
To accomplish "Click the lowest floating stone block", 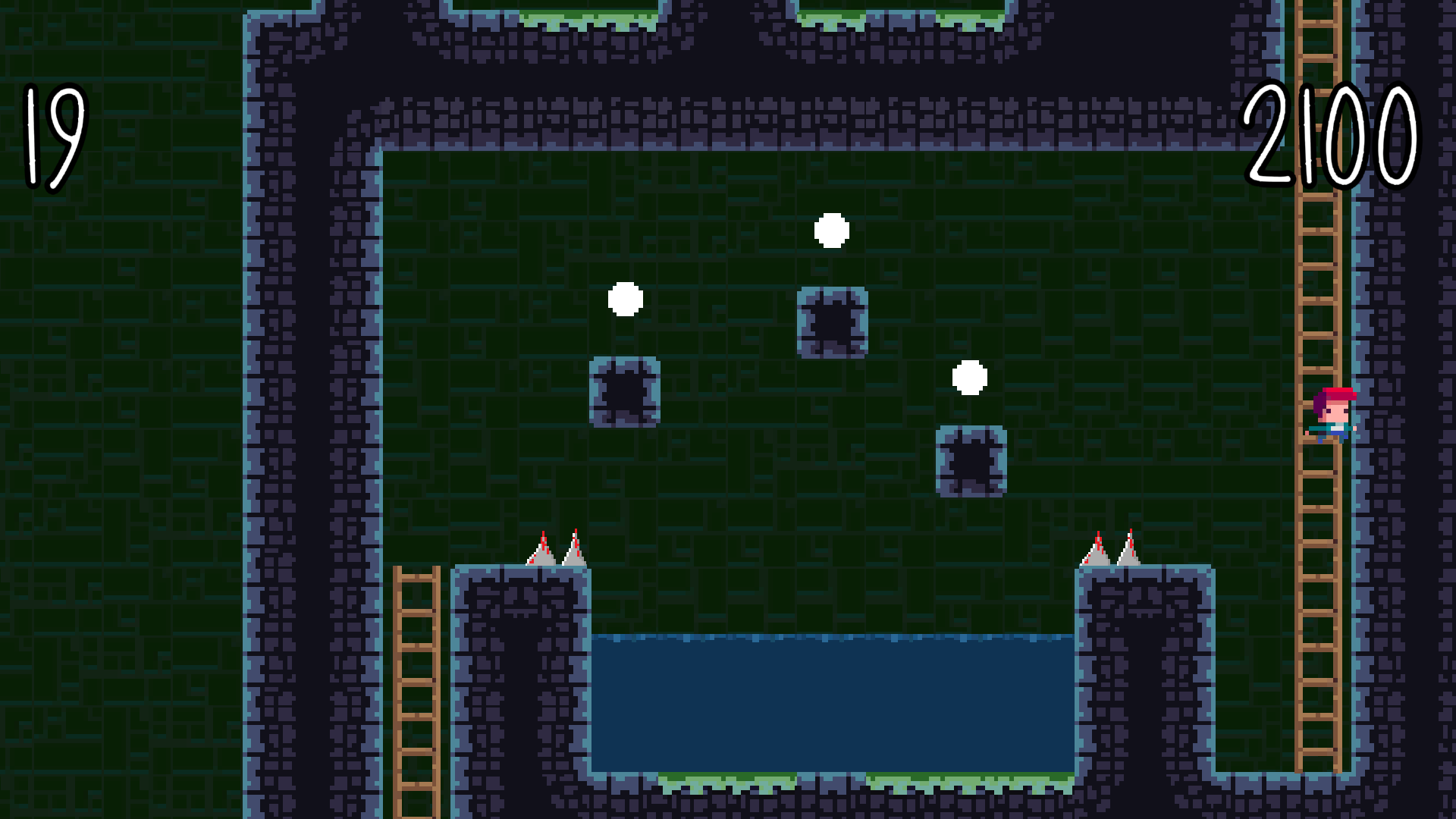I will tap(971, 461).
